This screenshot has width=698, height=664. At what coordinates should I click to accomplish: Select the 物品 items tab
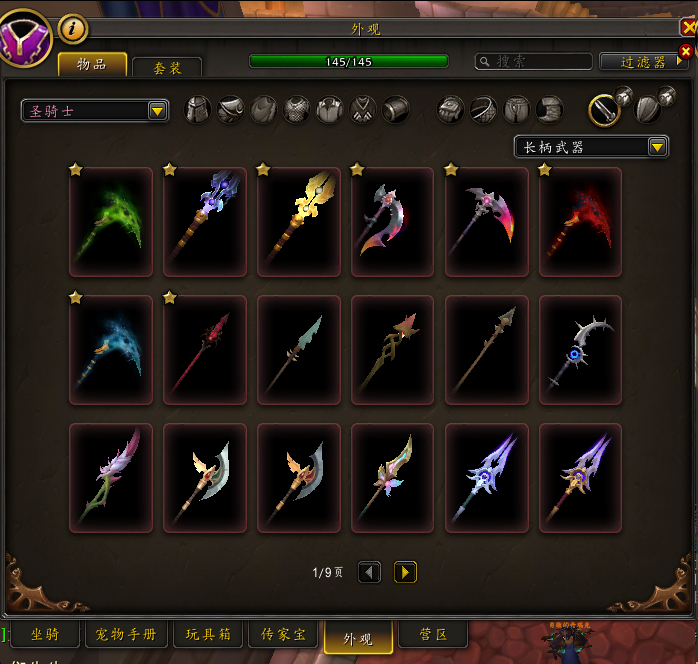tap(92, 64)
